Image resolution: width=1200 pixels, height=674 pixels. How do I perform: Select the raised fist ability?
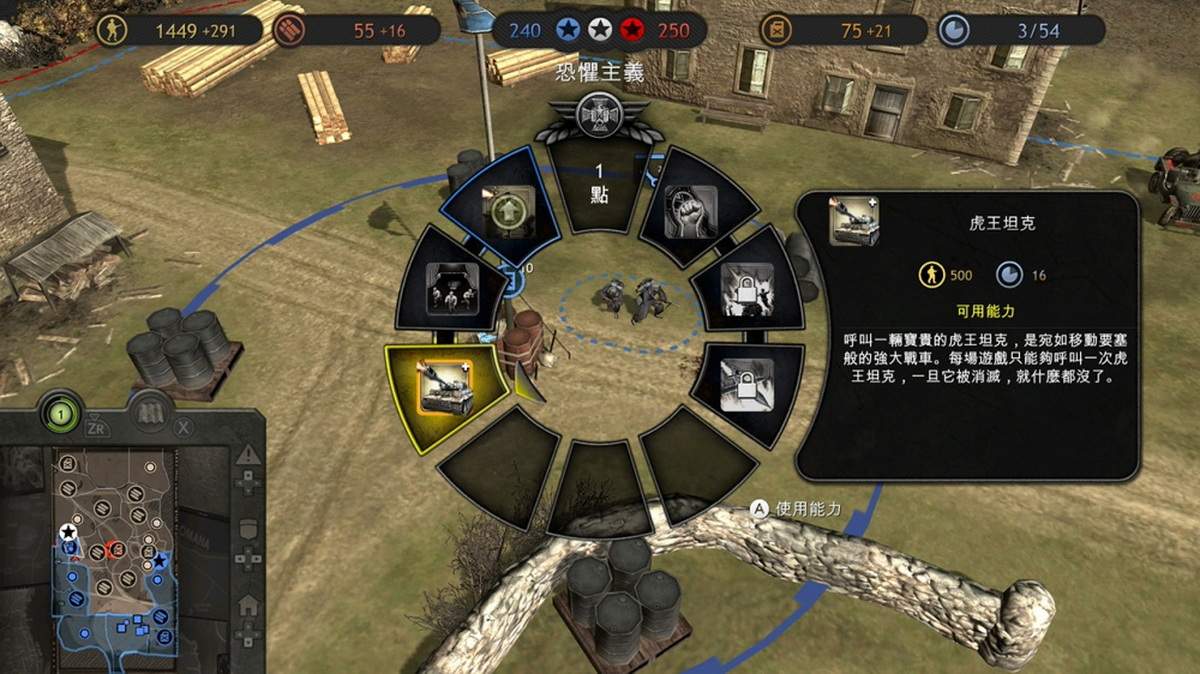click(x=688, y=212)
